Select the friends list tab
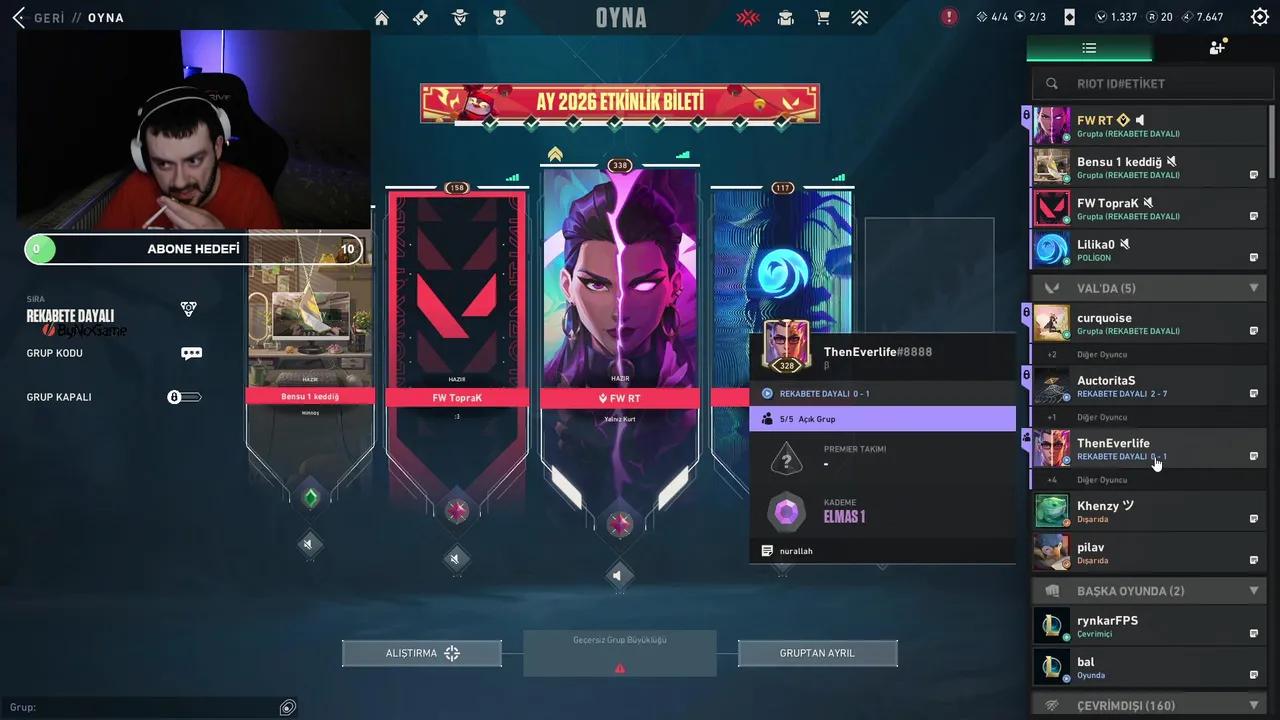This screenshot has height=720, width=1280. pyautogui.click(x=1089, y=47)
